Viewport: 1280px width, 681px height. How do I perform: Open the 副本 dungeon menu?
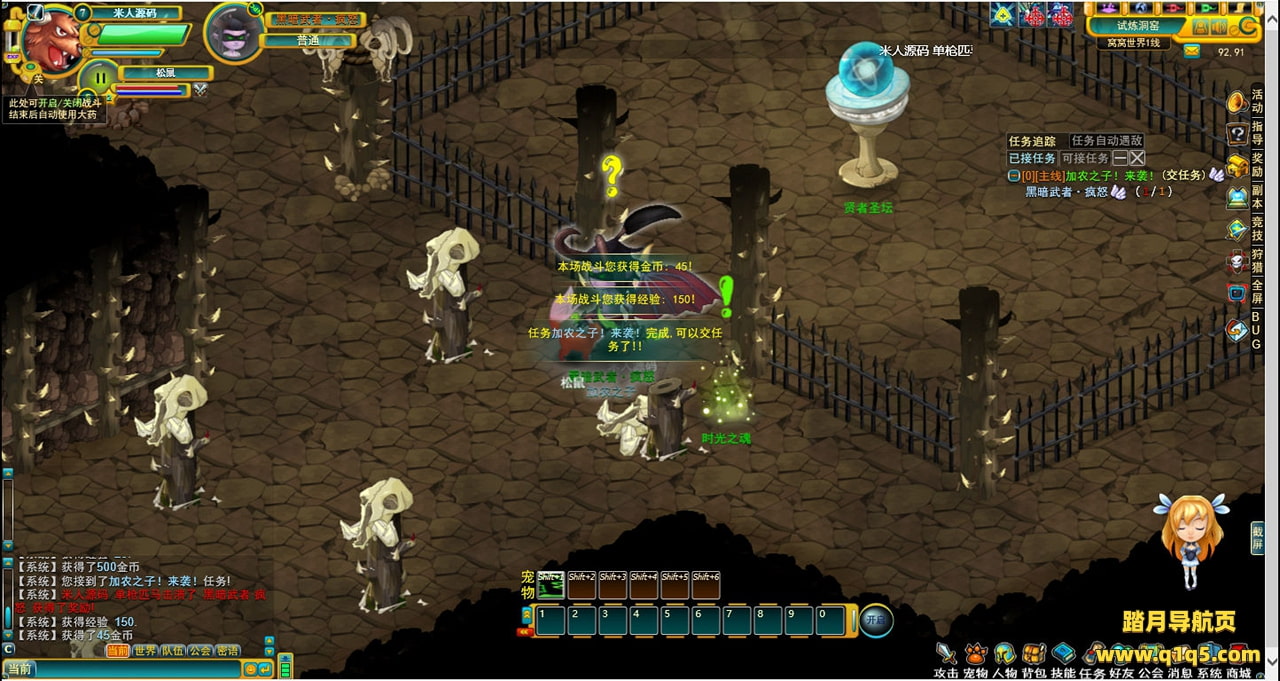point(1238,197)
